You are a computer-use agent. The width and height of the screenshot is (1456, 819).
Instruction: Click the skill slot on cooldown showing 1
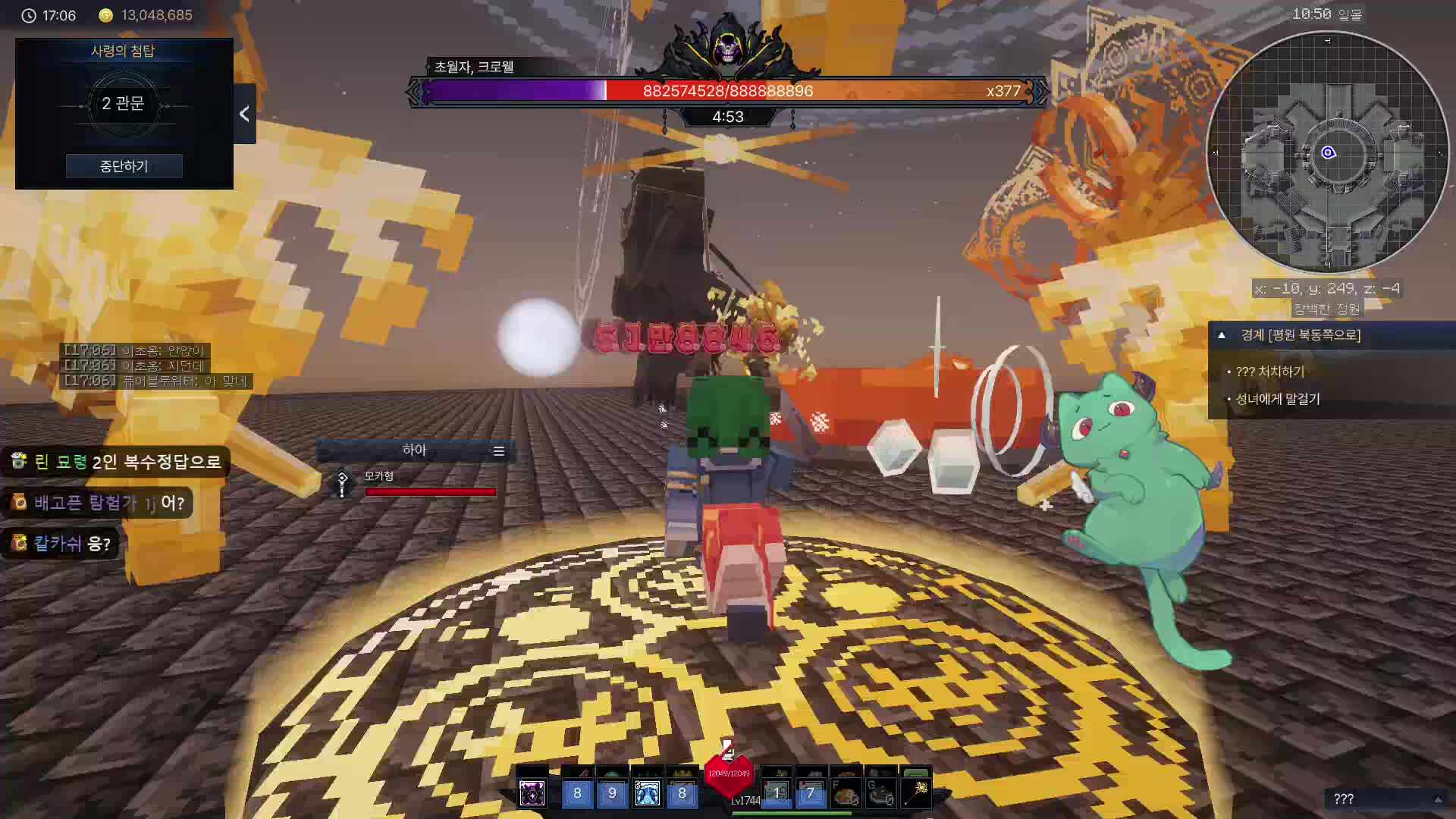pos(776,793)
